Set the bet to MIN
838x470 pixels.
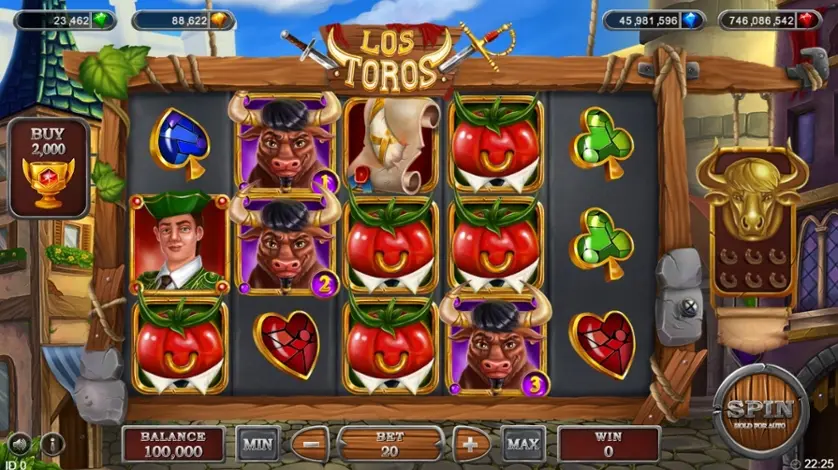256,442
